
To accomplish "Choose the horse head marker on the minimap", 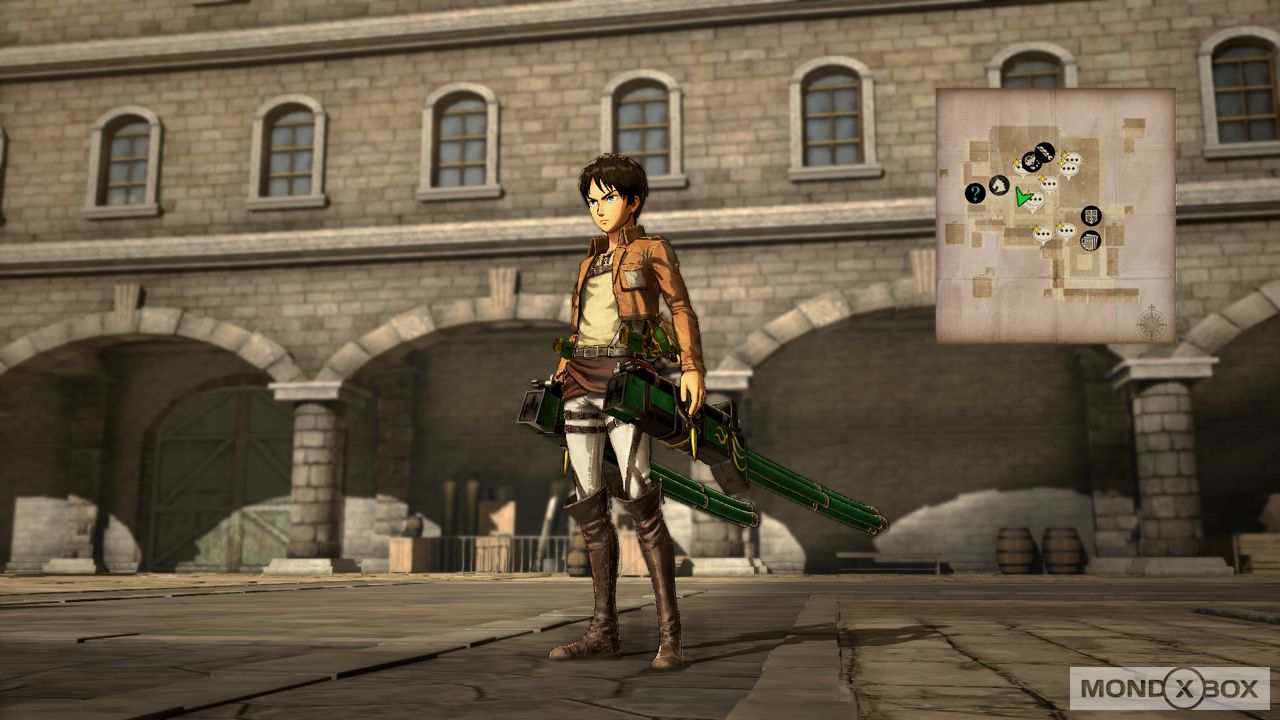I will [999, 185].
